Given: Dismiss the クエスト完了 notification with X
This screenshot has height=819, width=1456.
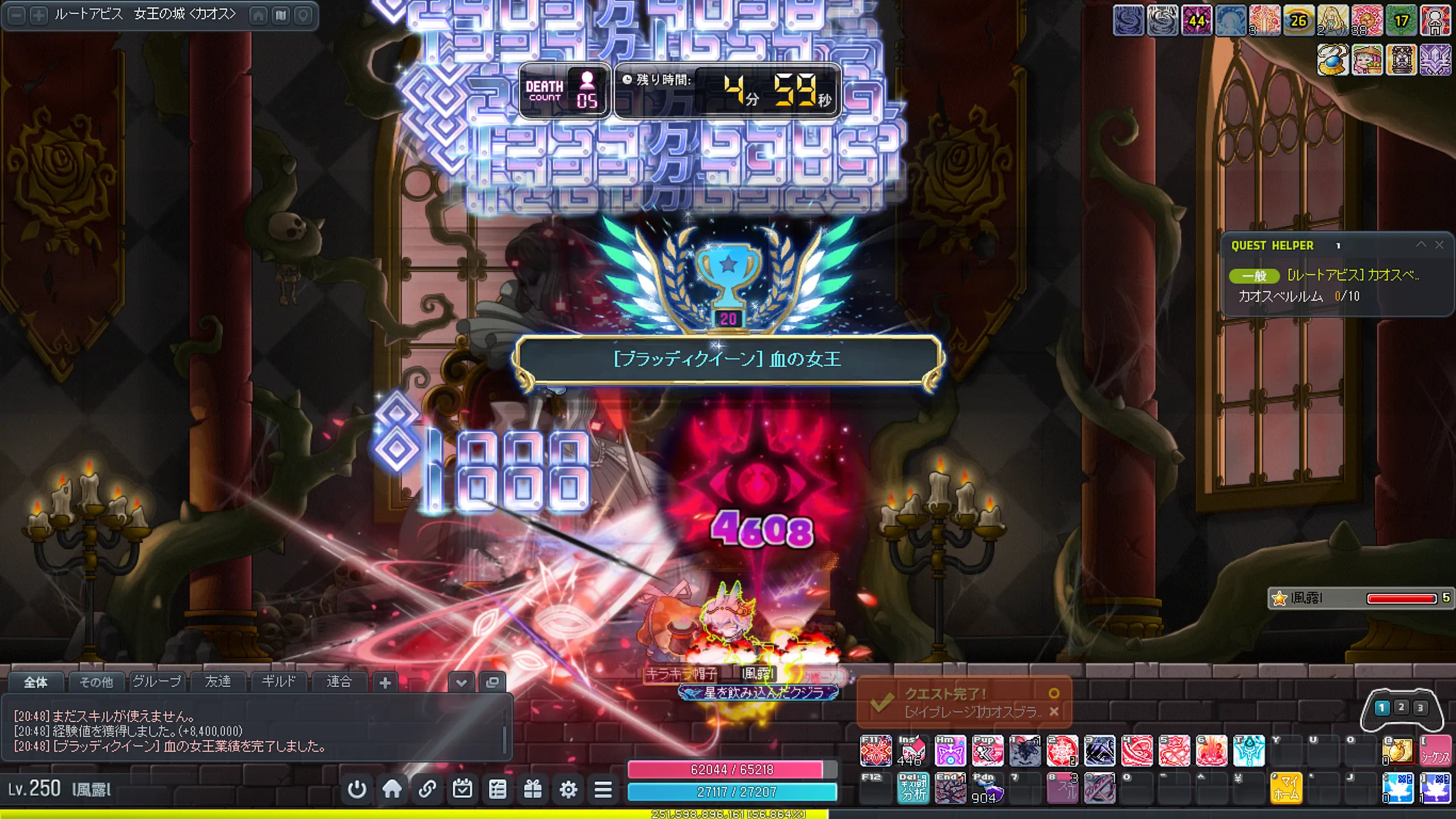Looking at the screenshot, I should pyautogui.click(x=1054, y=712).
